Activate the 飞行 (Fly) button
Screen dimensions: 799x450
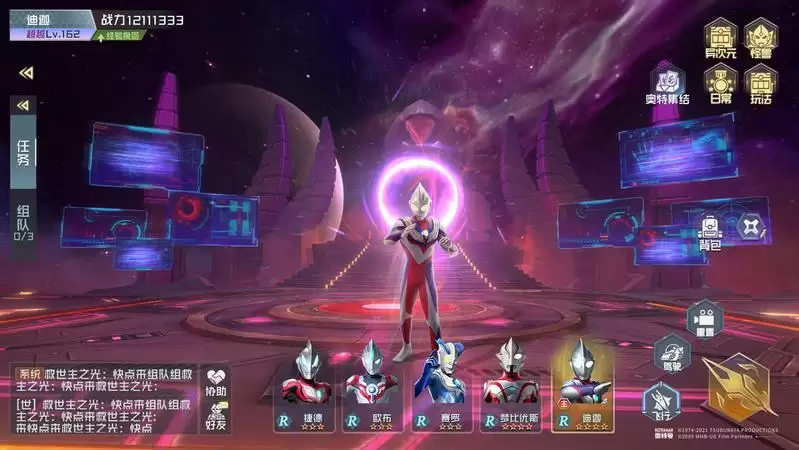click(x=659, y=400)
